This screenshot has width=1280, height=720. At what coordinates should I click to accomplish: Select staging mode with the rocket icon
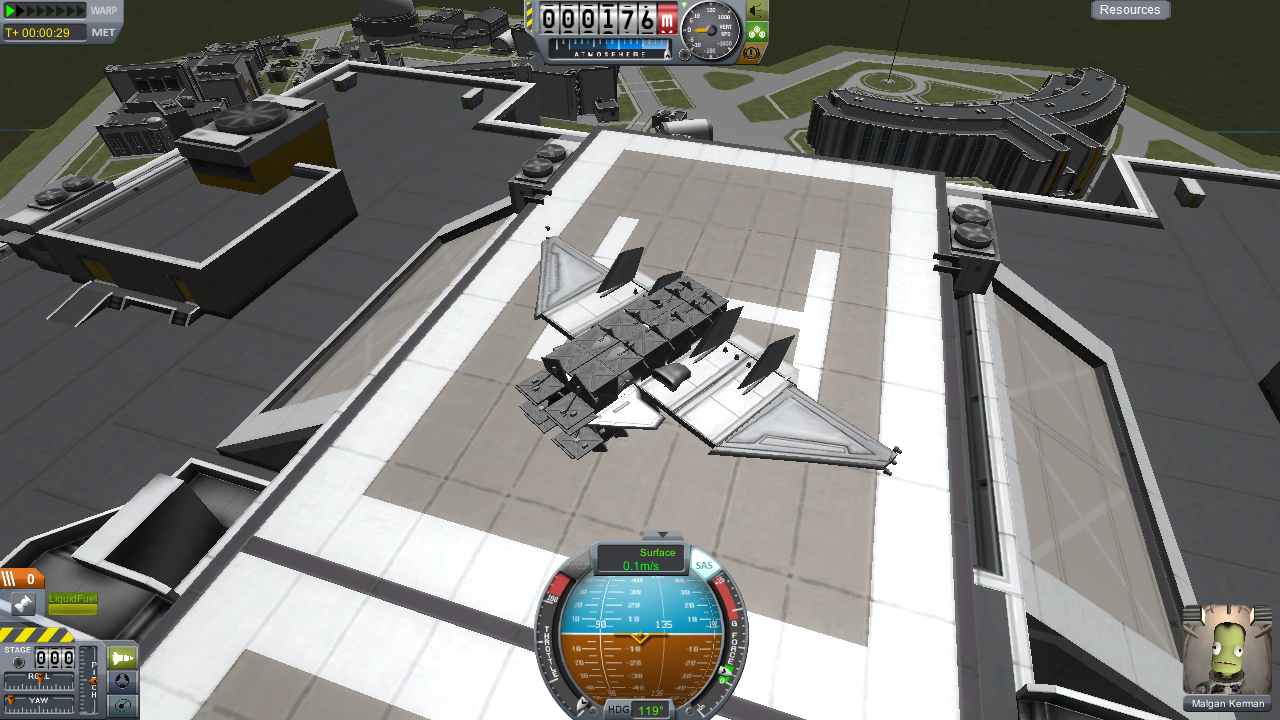pyautogui.click(x=123, y=659)
